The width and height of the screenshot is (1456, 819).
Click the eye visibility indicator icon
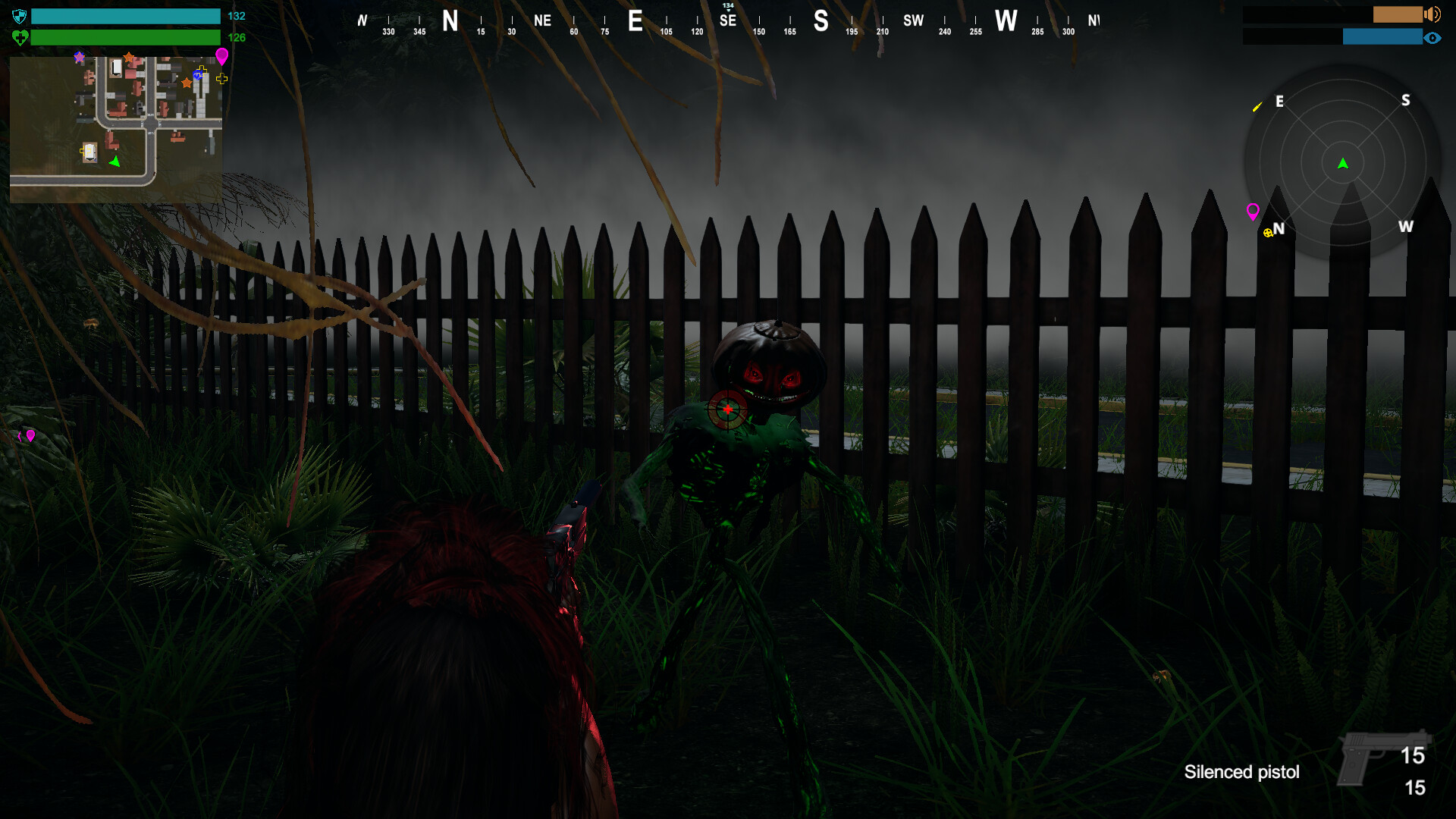1433,38
